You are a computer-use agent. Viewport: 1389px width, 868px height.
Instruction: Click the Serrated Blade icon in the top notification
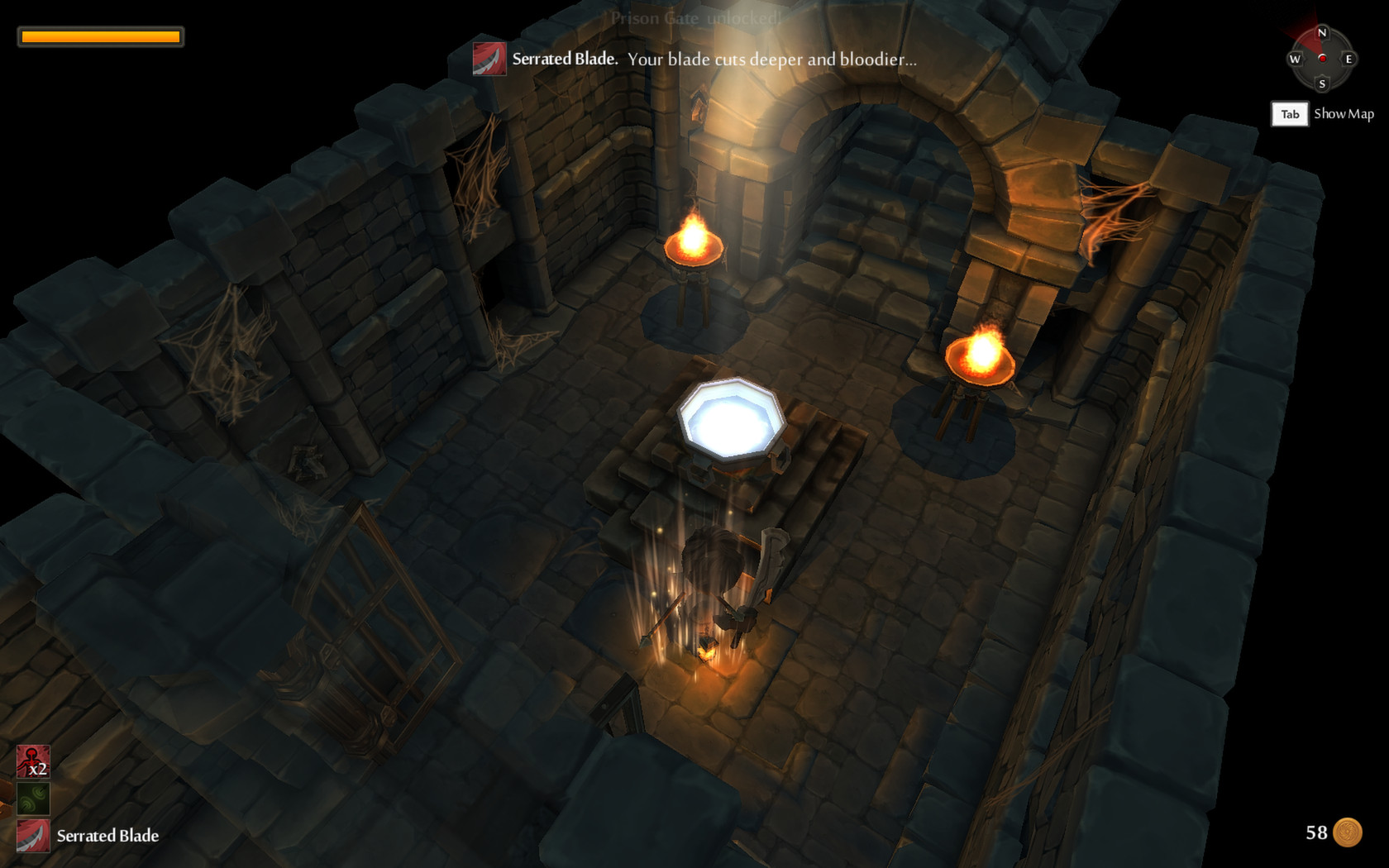click(489, 59)
